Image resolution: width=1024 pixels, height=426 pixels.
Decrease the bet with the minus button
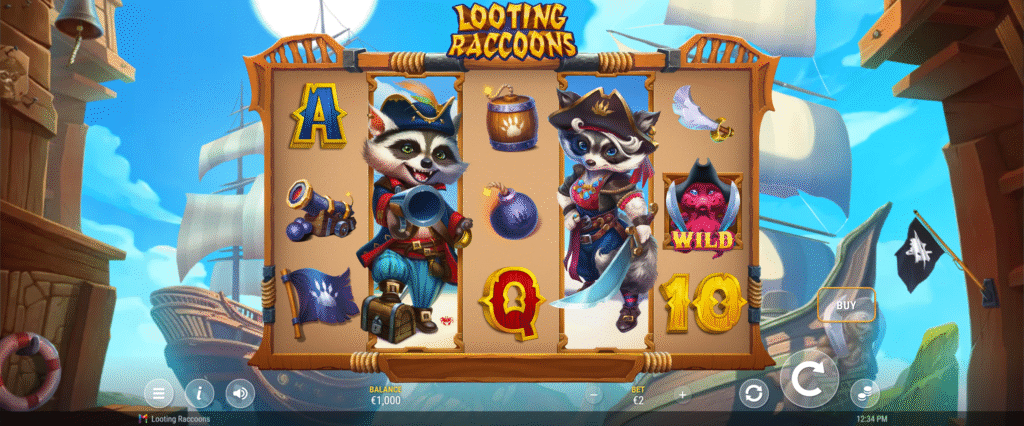coord(594,395)
